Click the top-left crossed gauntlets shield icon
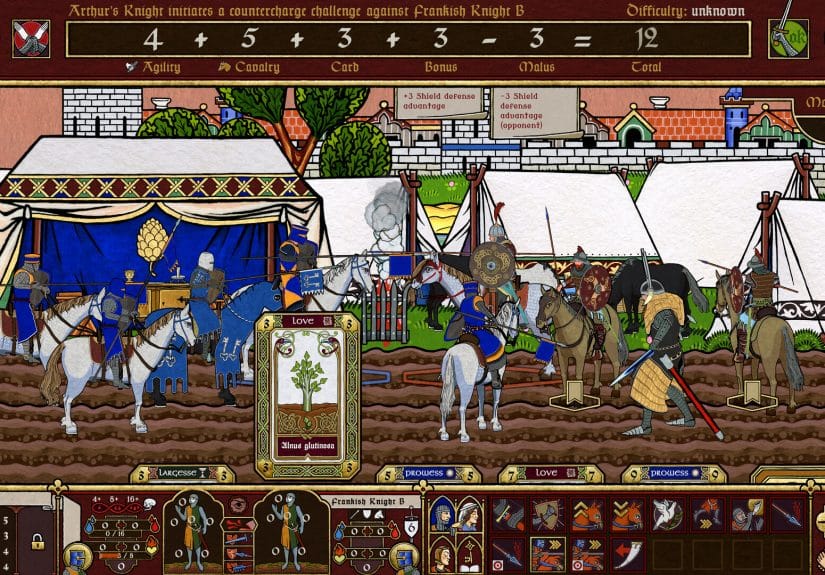This screenshot has height=575, width=825. (x=31, y=38)
